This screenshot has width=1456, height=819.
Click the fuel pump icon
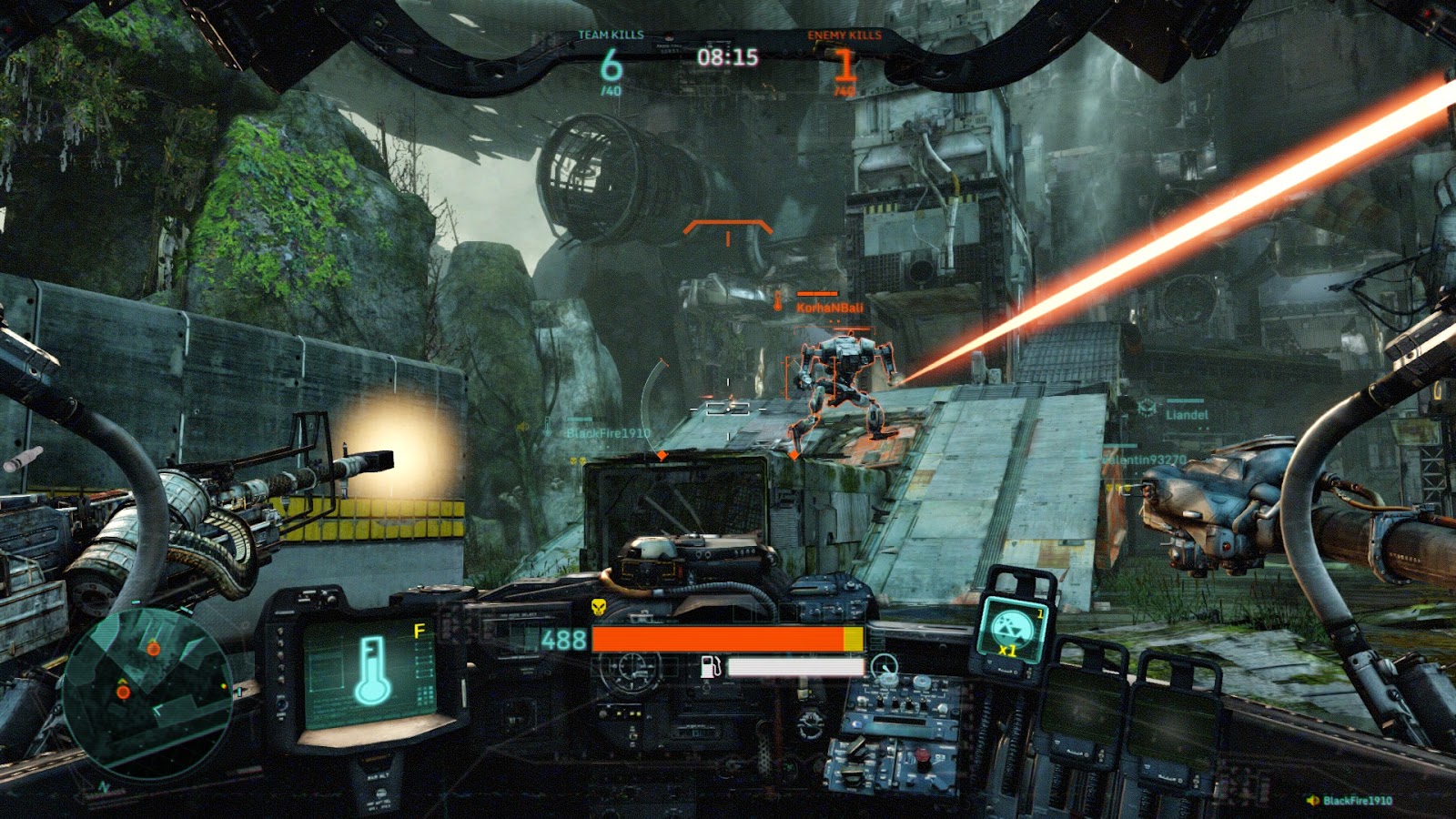[710, 667]
